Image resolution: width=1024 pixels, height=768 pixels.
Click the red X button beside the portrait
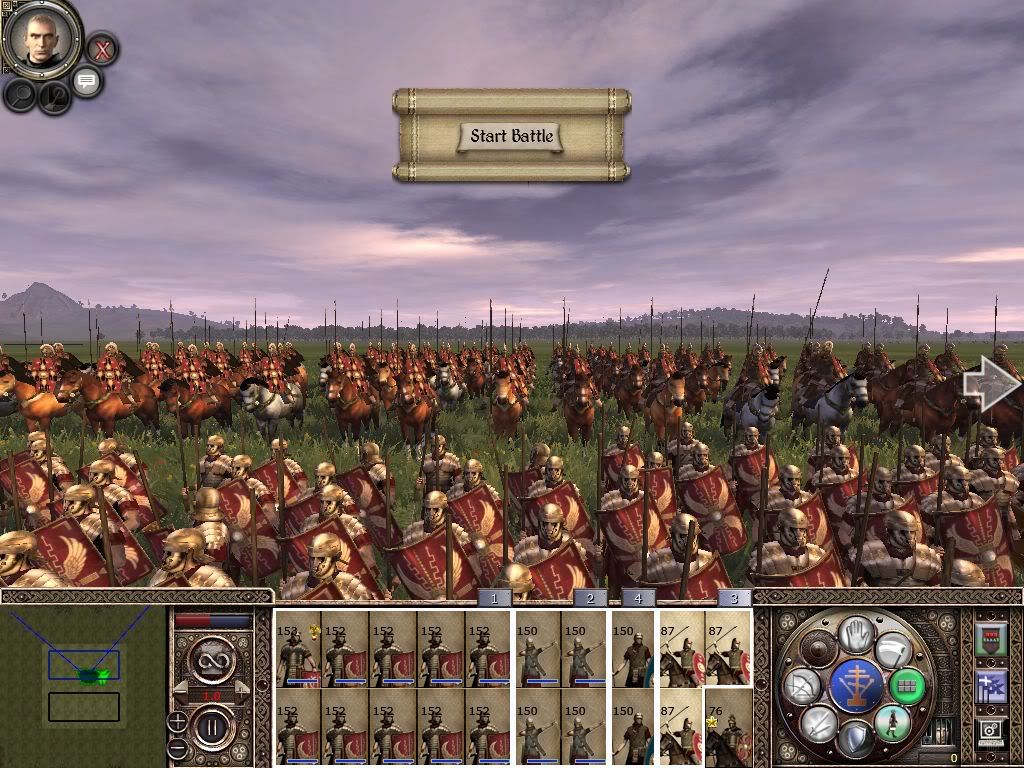pyautogui.click(x=101, y=47)
